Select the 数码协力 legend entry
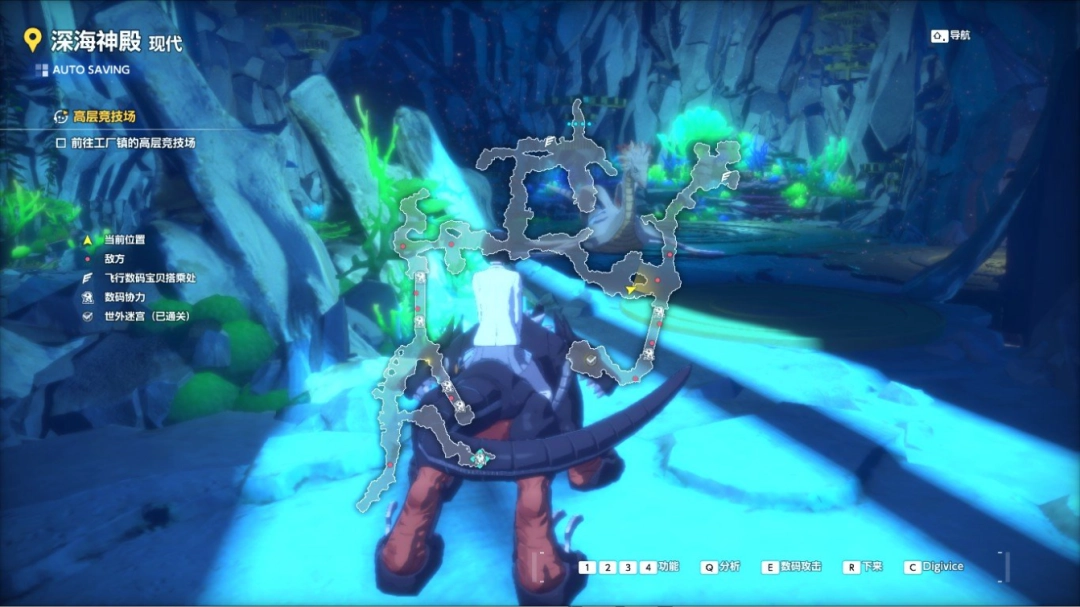Viewport: 1080px width, 607px height. coord(124,297)
